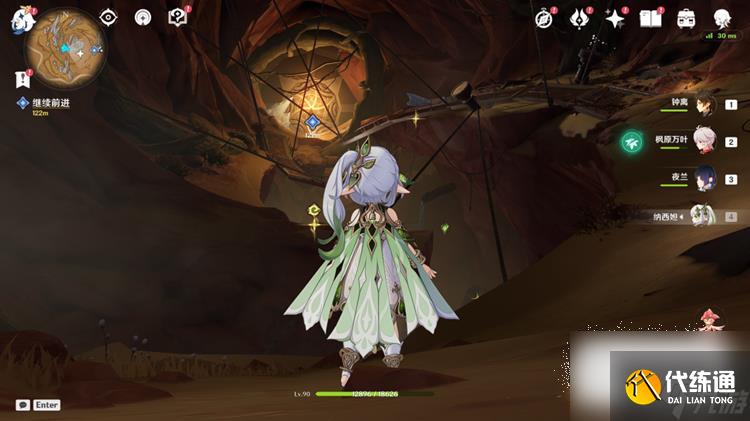Switch to party member 夜兰
The height and width of the screenshot is (421, 750).
(704, 179)
